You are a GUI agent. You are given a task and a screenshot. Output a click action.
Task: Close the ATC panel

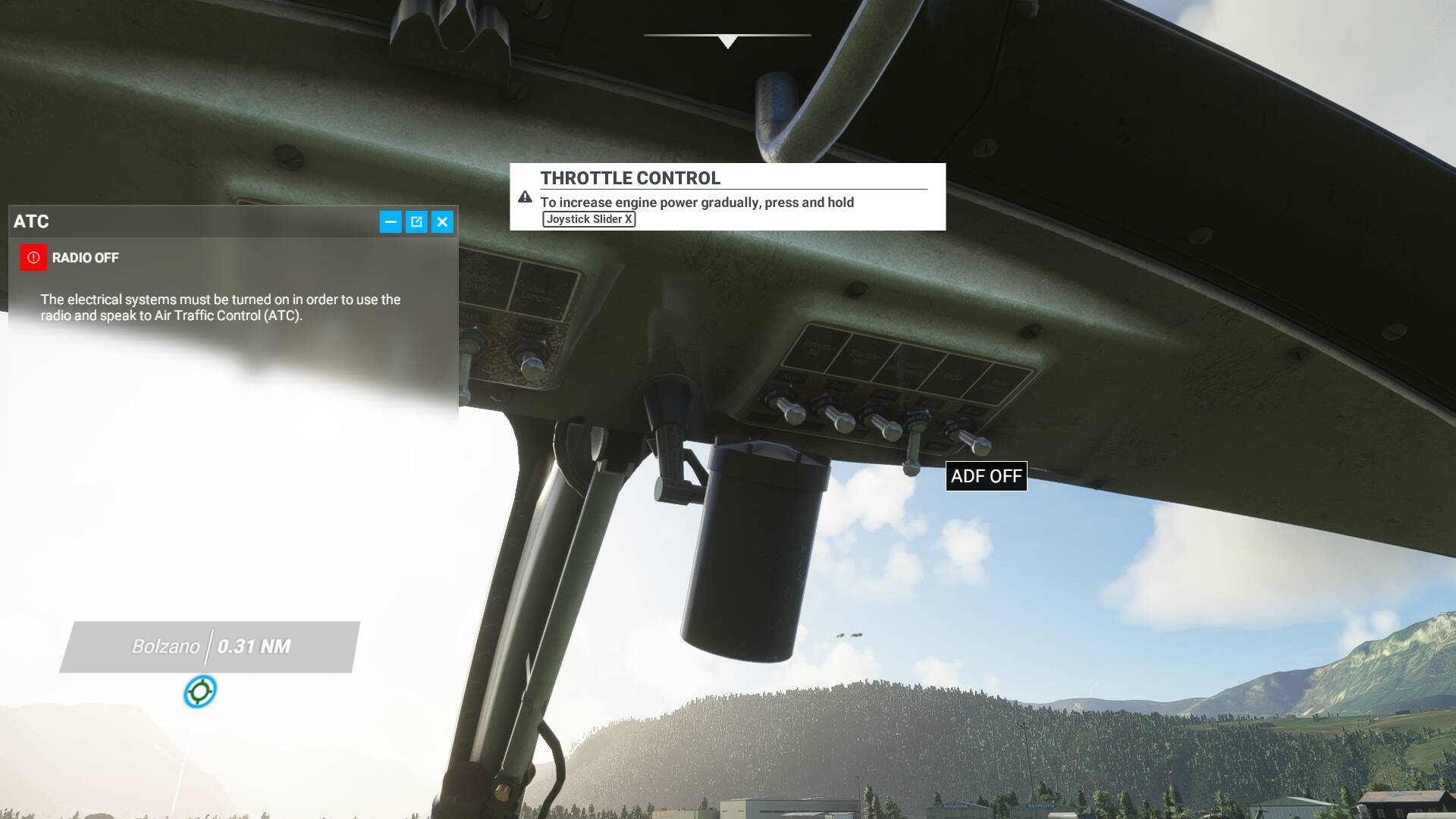coord(442,221)
